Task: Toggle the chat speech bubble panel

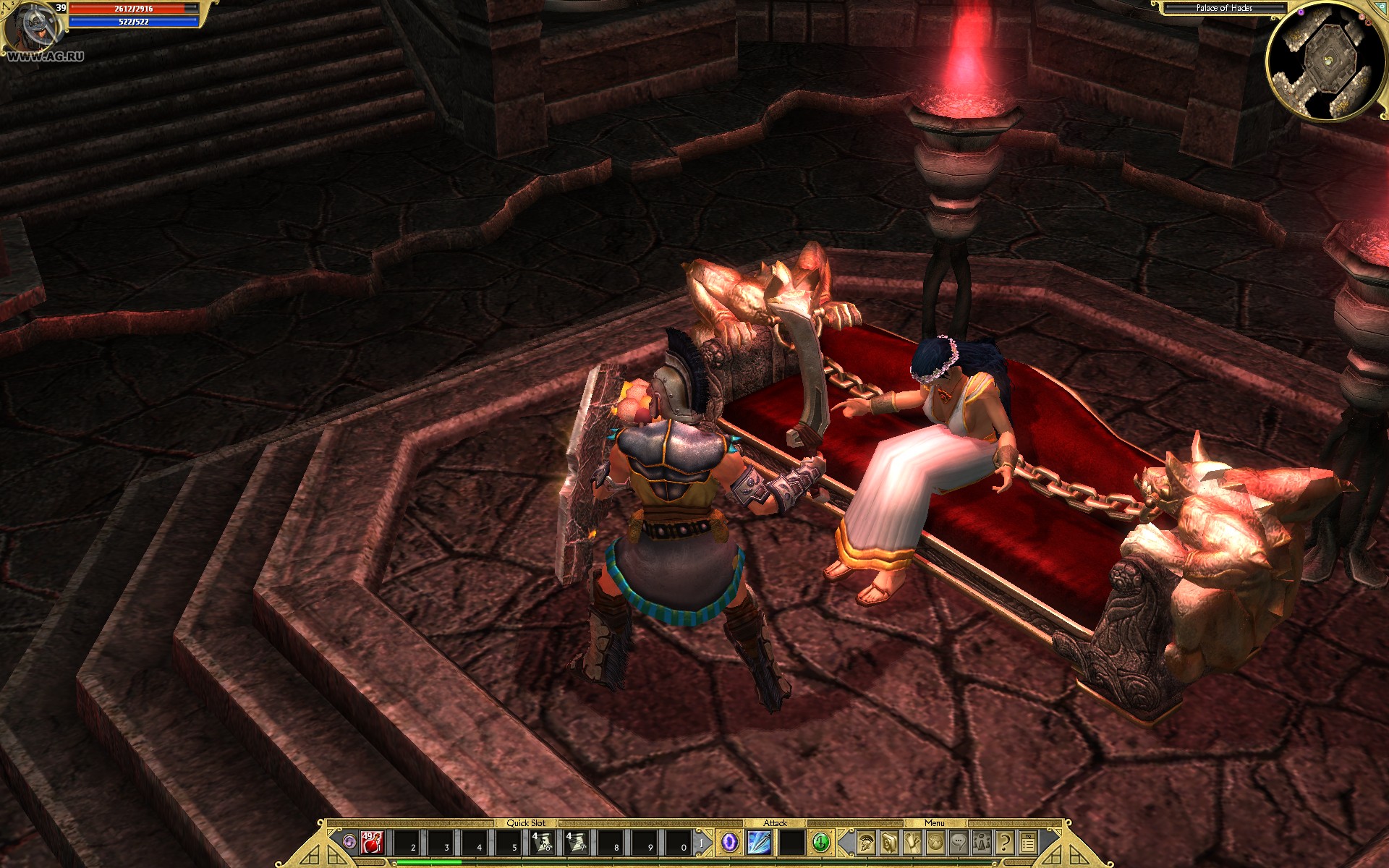Action: [x=959, y=843]
